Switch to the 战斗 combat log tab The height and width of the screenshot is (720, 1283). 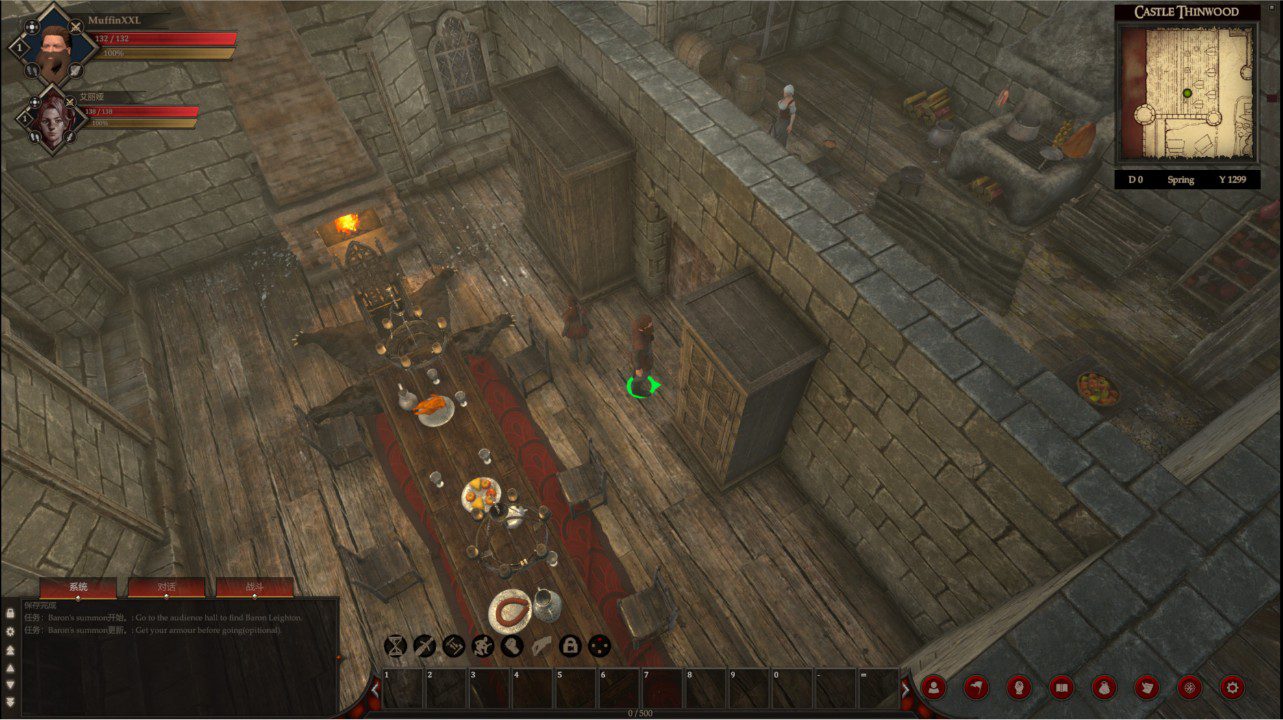click(x=256, y=587)
